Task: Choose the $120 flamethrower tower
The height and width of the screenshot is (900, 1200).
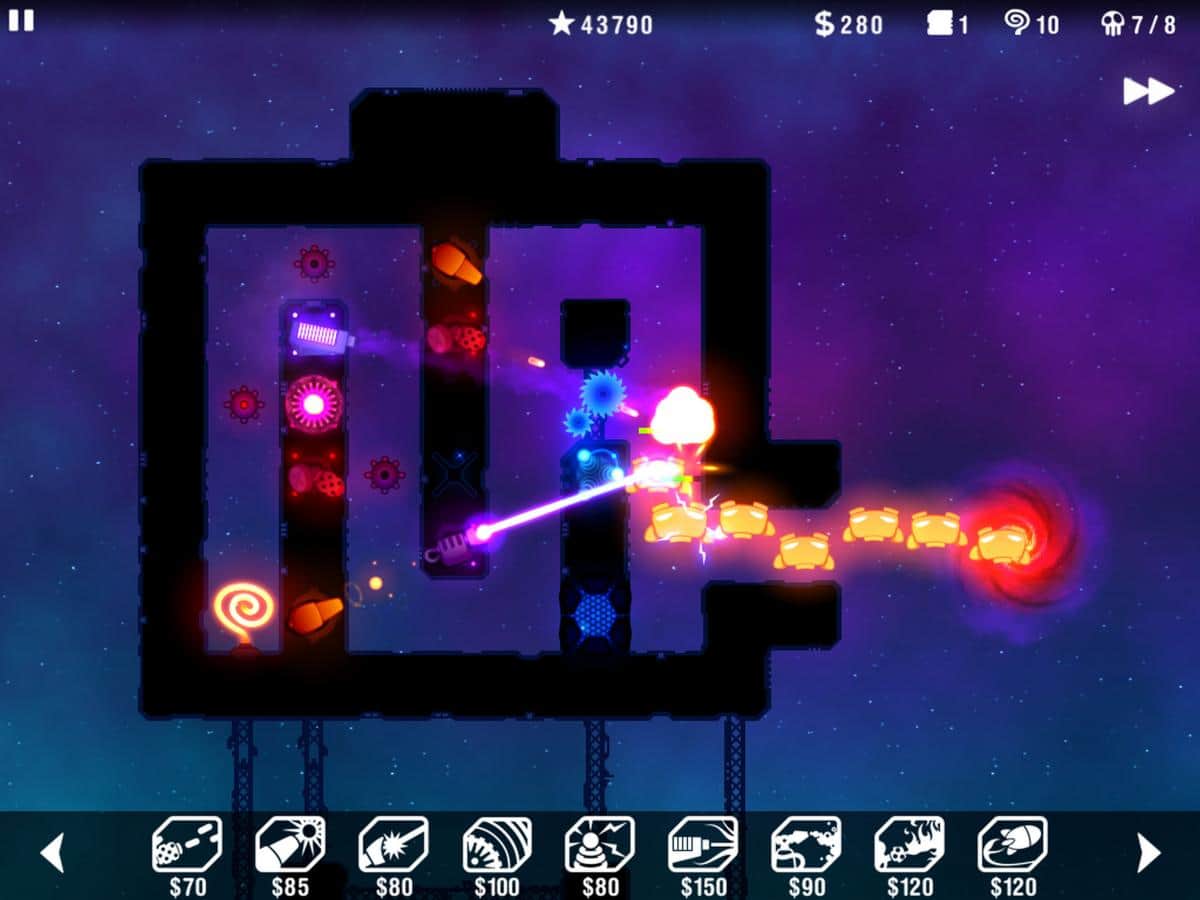Action: click(x=909, y=845)
